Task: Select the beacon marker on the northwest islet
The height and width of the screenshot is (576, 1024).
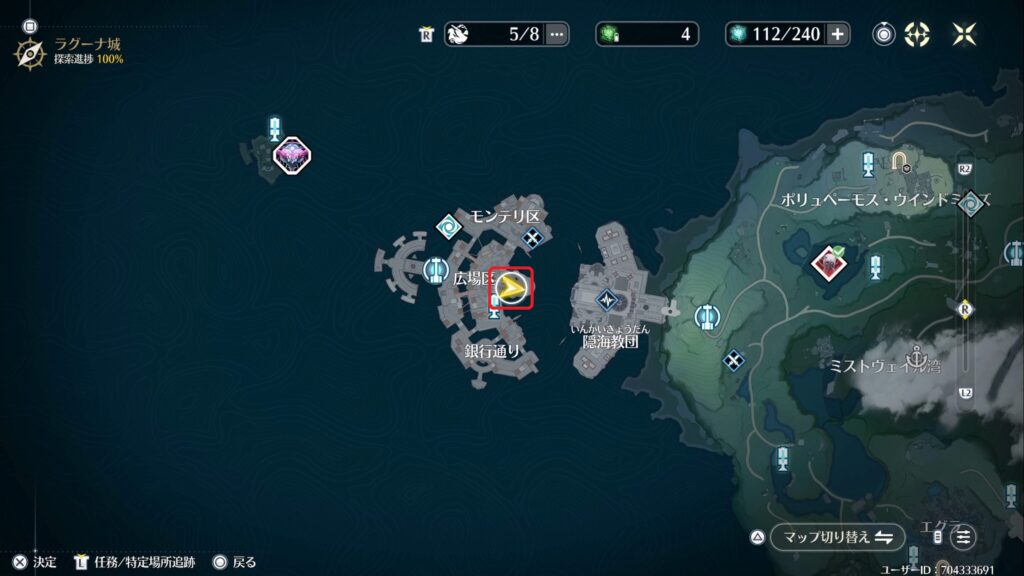Action: (275, 127)
